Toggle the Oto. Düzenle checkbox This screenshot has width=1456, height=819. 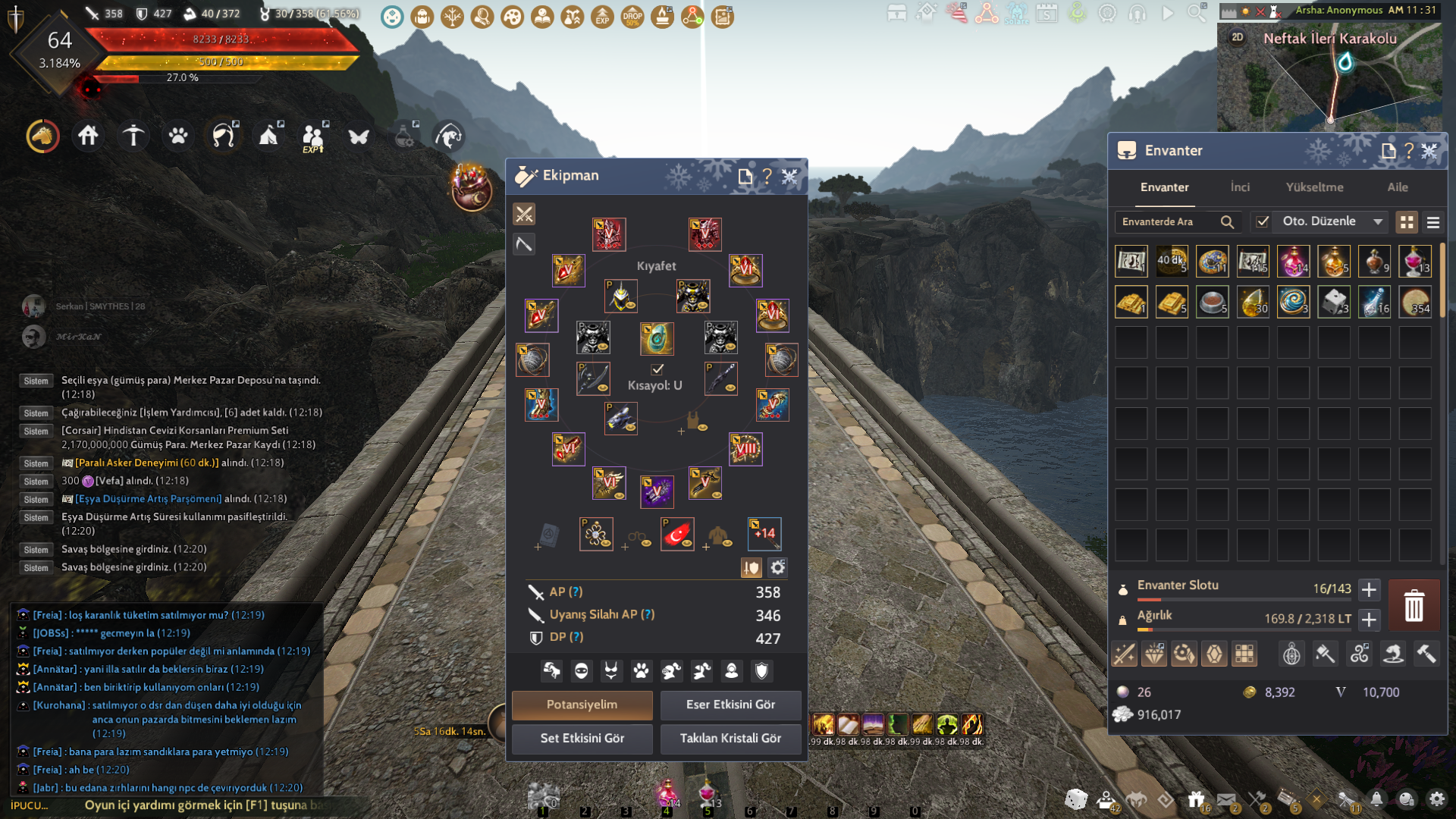point(1263,221)
